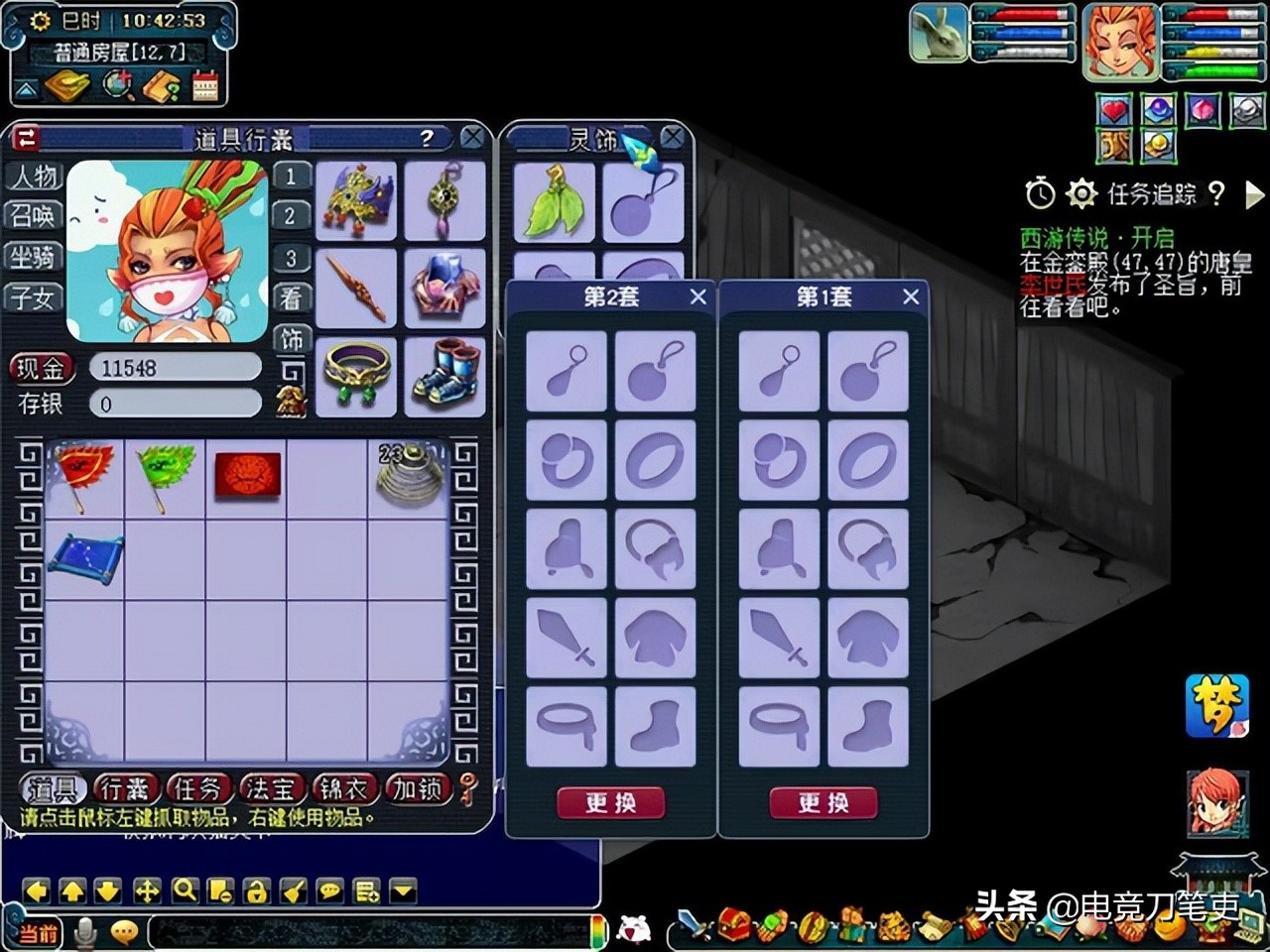Open the 任务 quest tab
The width and height of the screenshot is (1270, 952).
198,789
